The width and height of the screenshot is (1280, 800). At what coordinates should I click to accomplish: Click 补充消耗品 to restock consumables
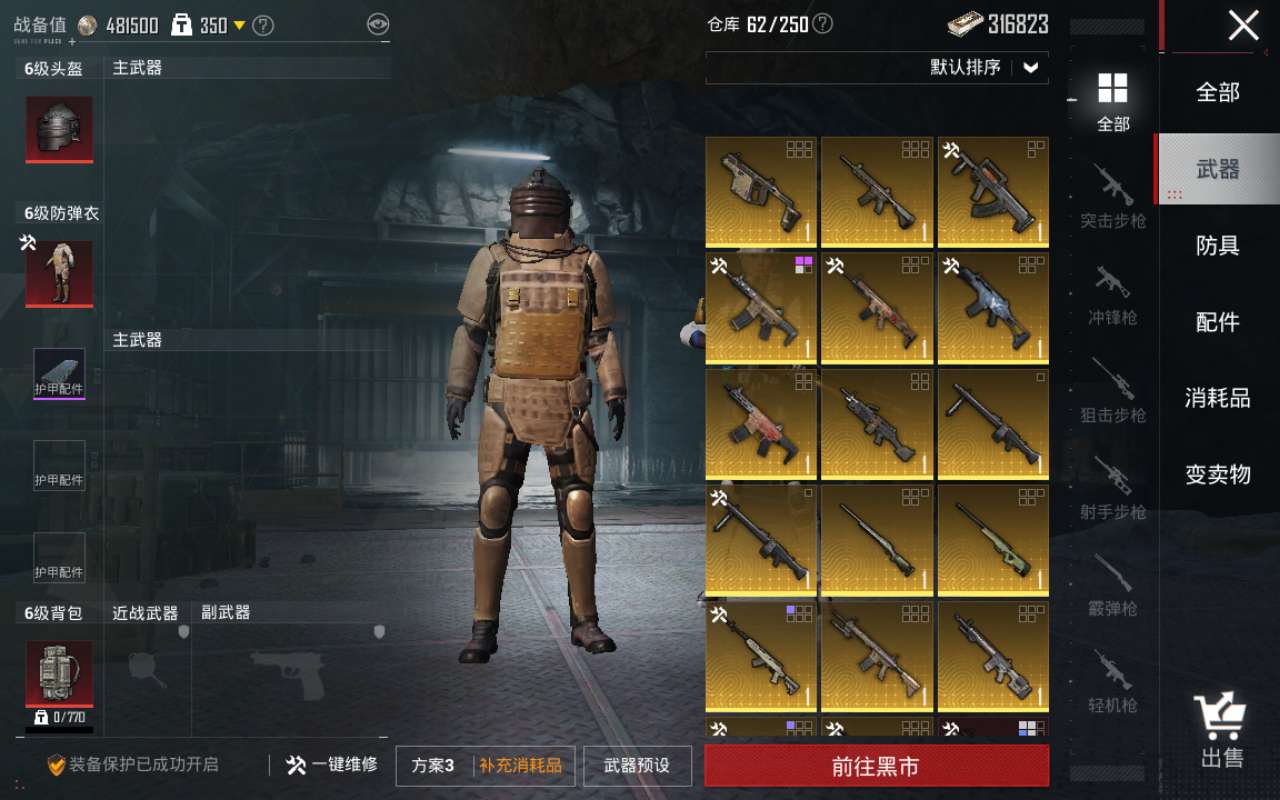(x=520, y=766)
